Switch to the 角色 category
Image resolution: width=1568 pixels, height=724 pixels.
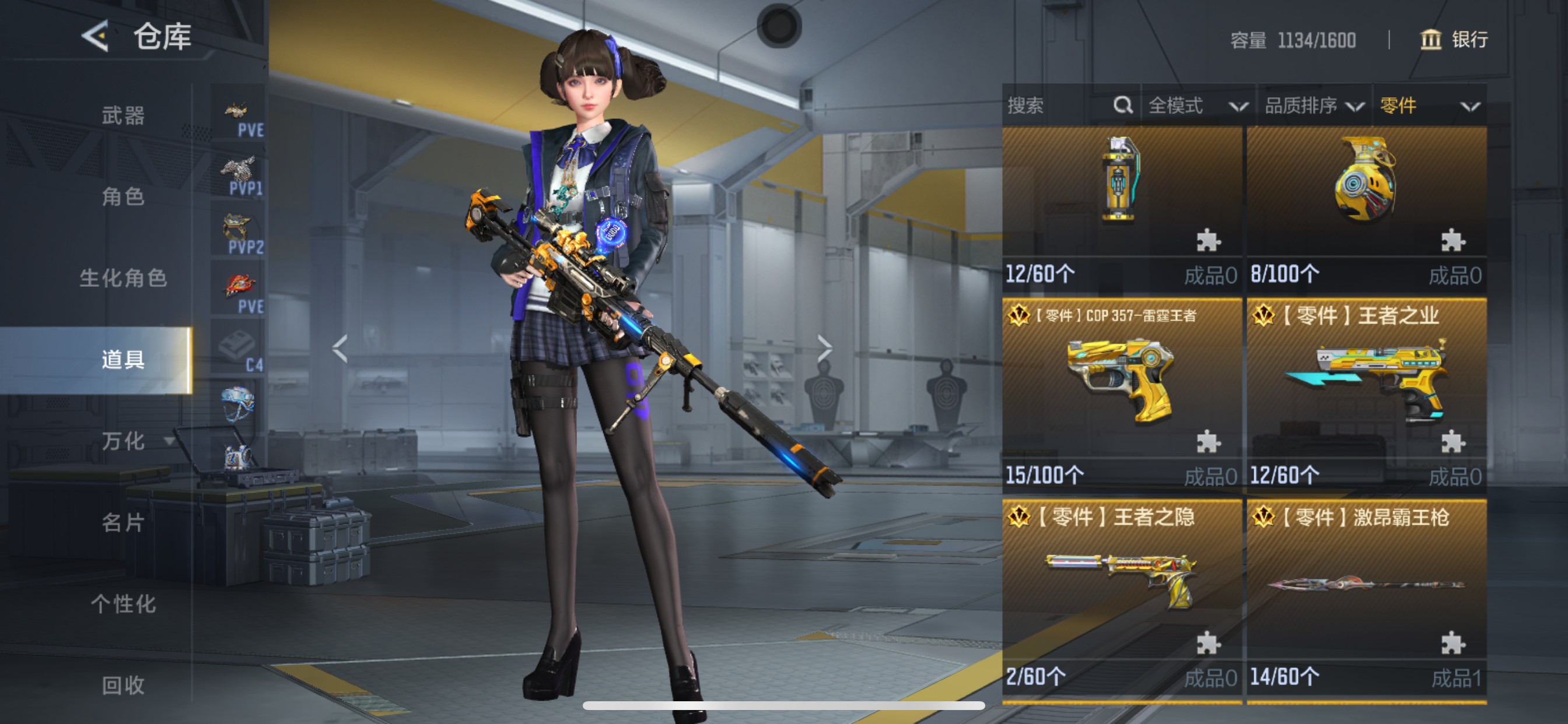coord(123,196)
